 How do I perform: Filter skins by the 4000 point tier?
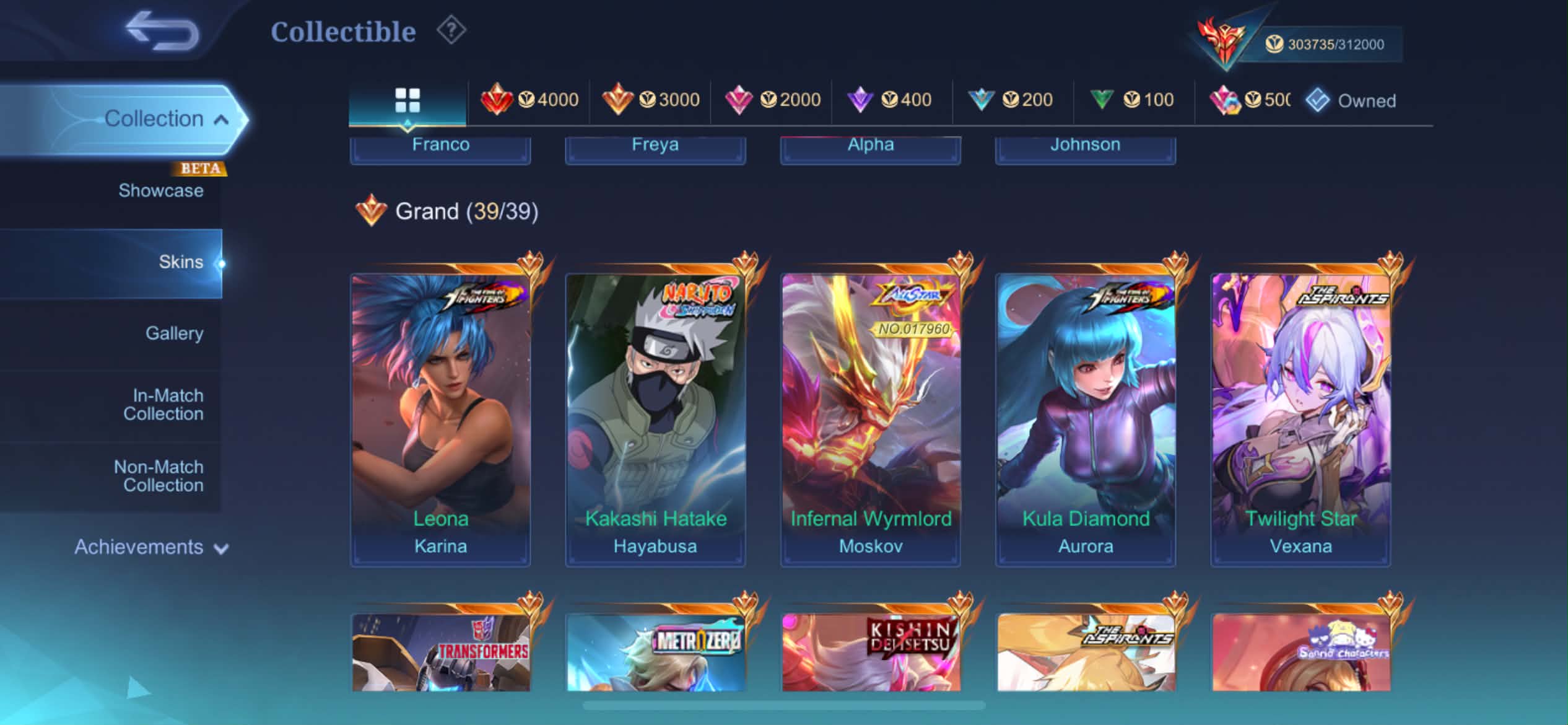529,100
